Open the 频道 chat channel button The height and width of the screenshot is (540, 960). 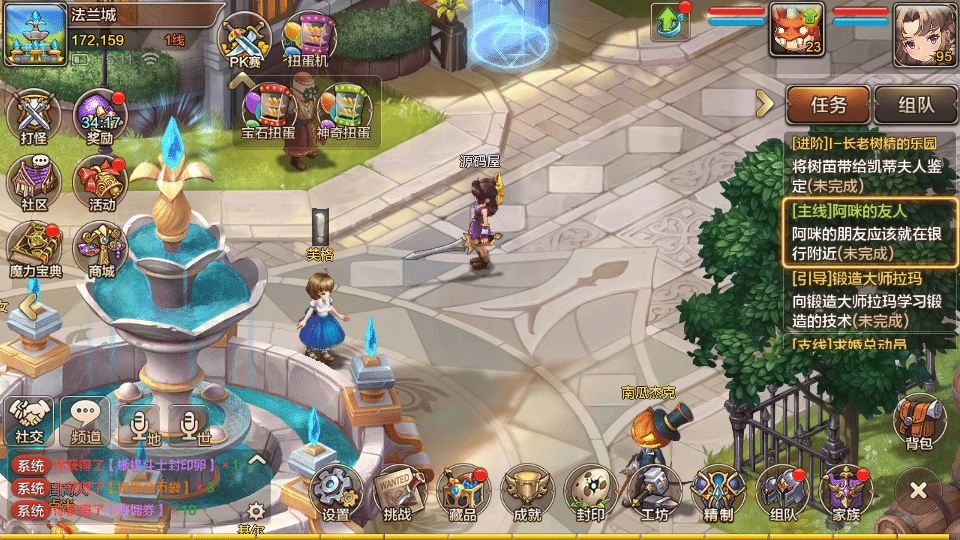pyautogui.click(x=85, y=420)
